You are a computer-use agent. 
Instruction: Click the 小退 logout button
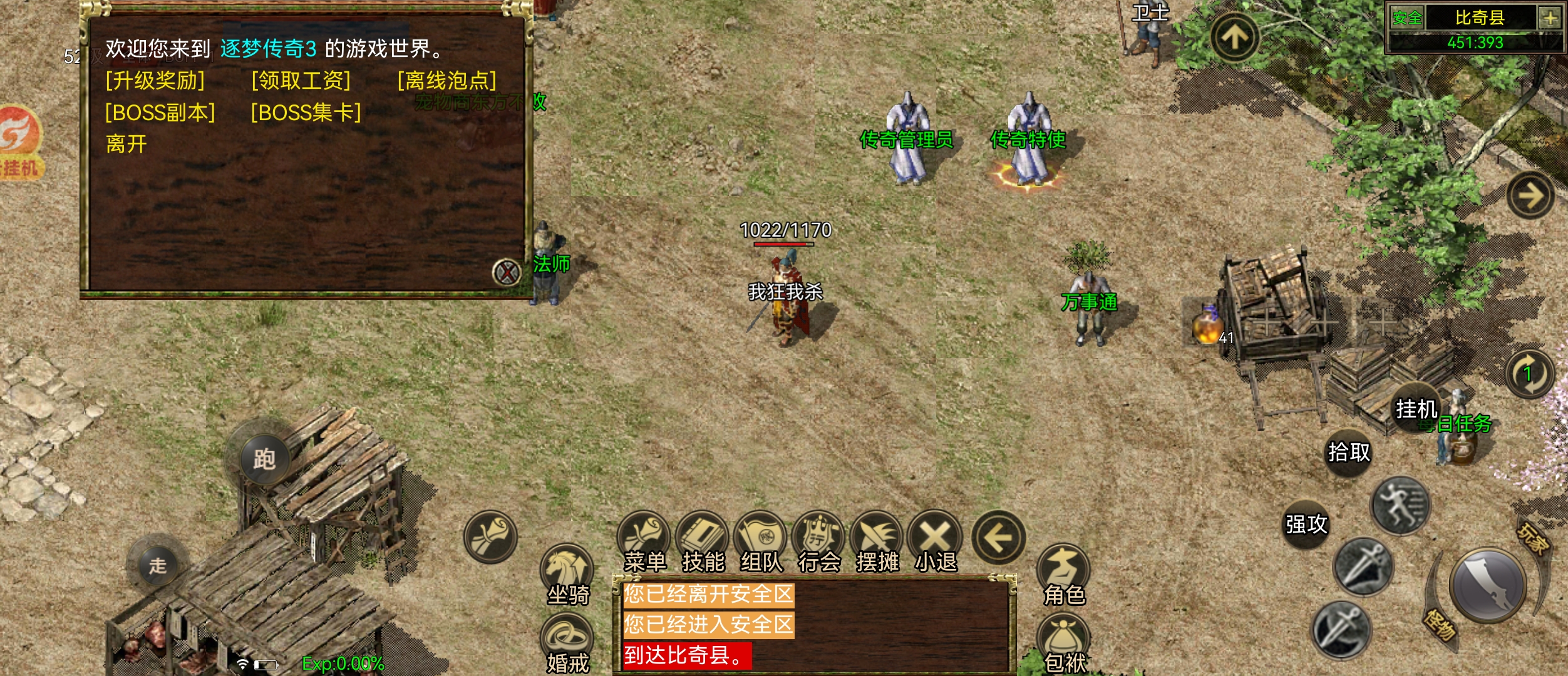point(936,542)
